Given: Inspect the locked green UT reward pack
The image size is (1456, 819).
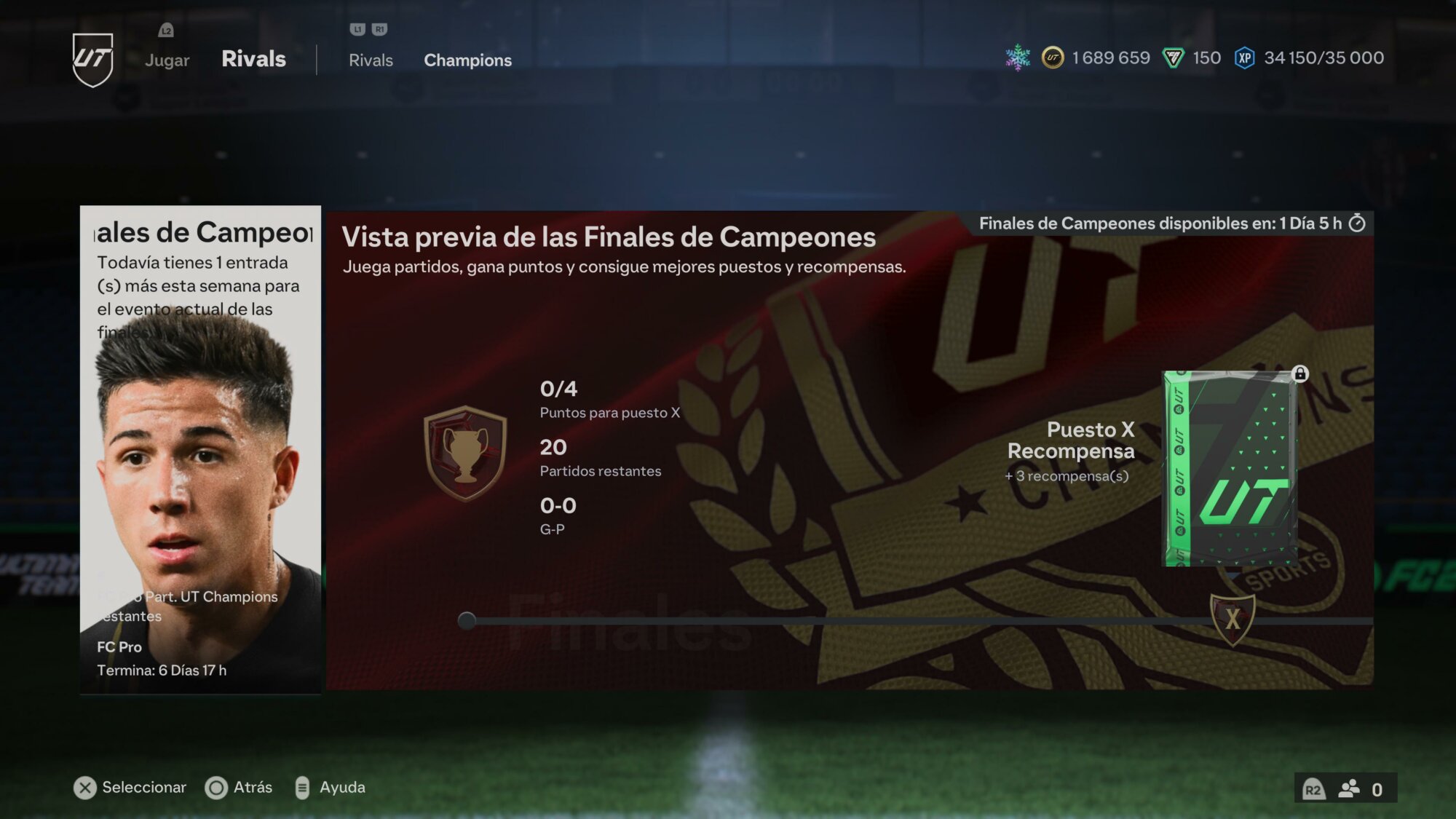Looking at the screenshot, I should click(x=1230, y=468).
